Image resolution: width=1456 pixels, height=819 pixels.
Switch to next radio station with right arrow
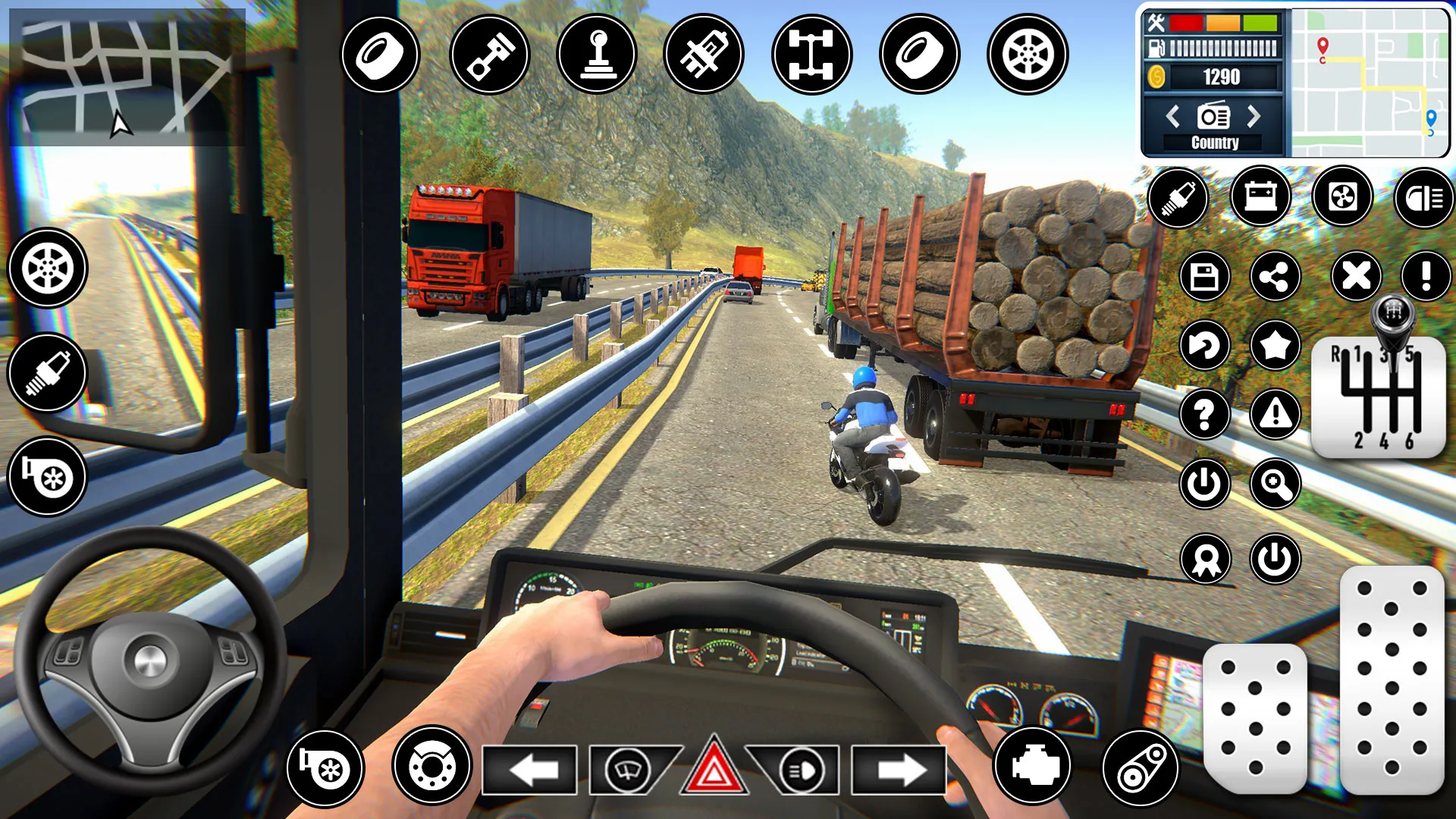click(x=1254, y=115)
